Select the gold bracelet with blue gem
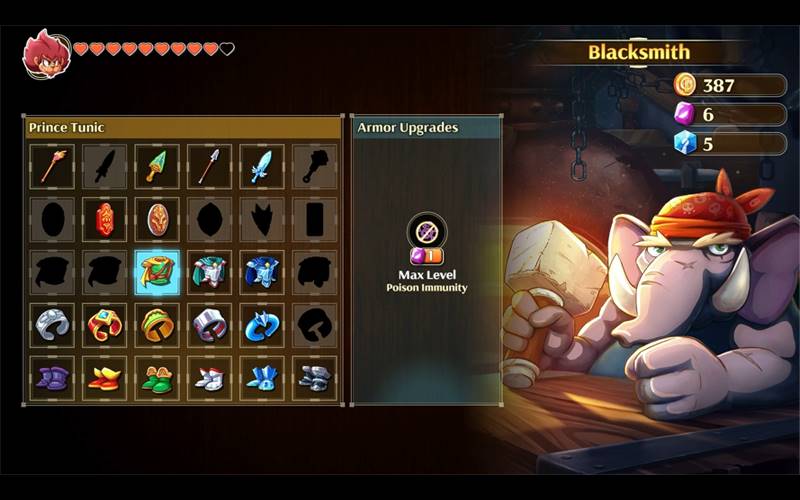This screenshot has height=500, width=800. pyautogui.click(x=105, y=325)
